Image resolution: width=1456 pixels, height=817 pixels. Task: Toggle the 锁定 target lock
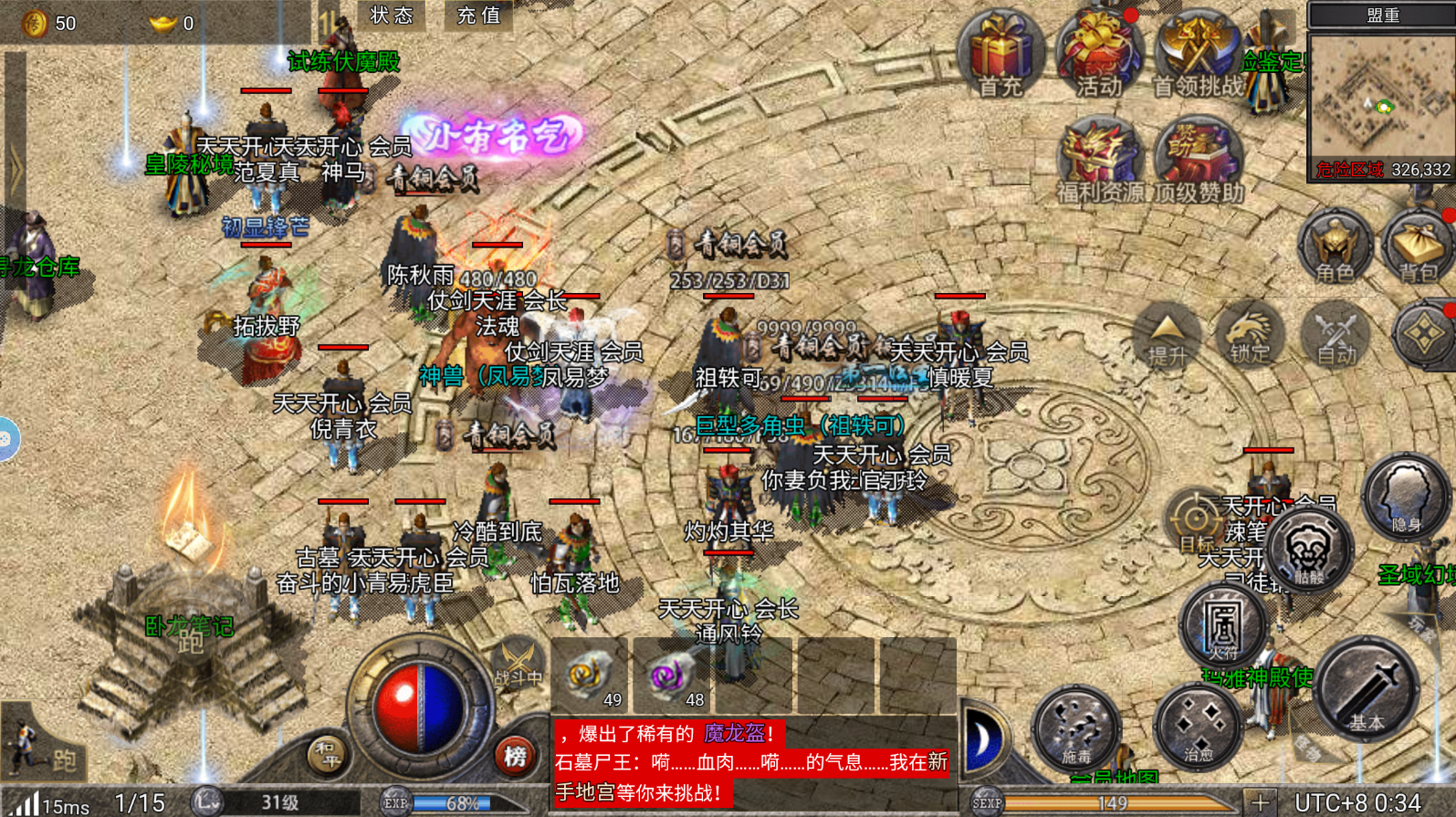tap(1250, 335)
